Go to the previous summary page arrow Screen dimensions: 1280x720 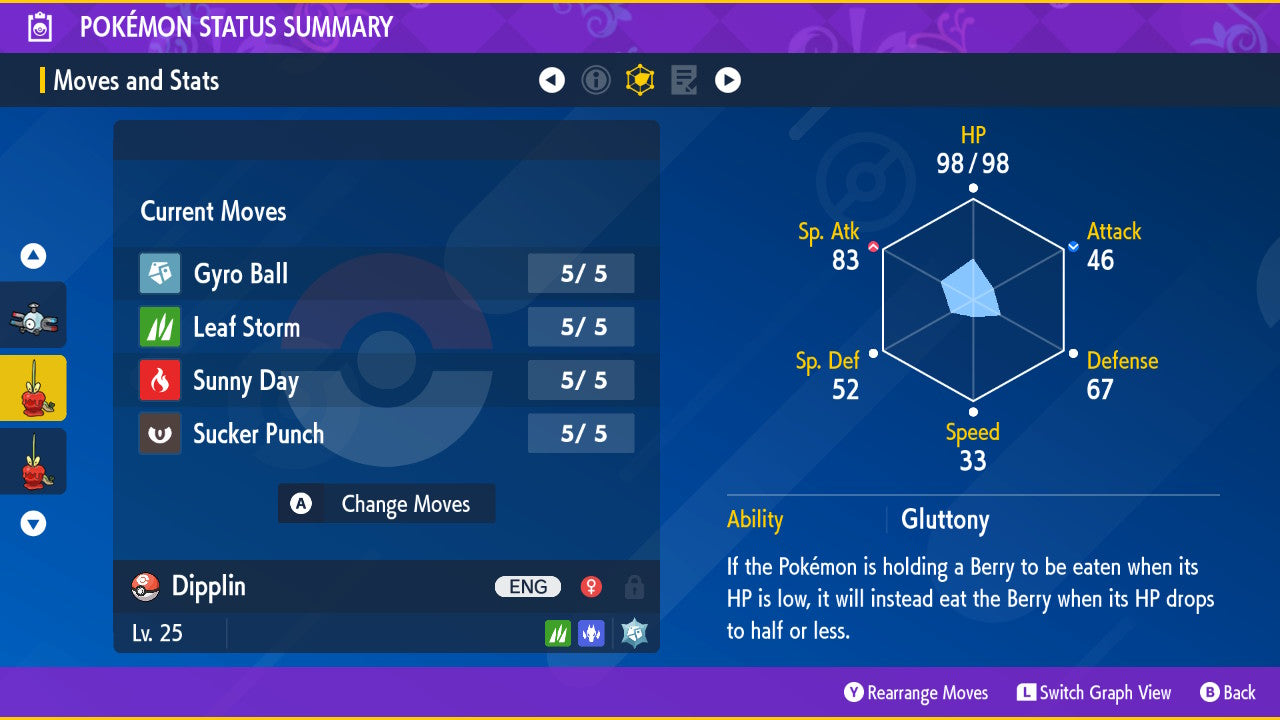pyautogui.click(x=552, y=80)
